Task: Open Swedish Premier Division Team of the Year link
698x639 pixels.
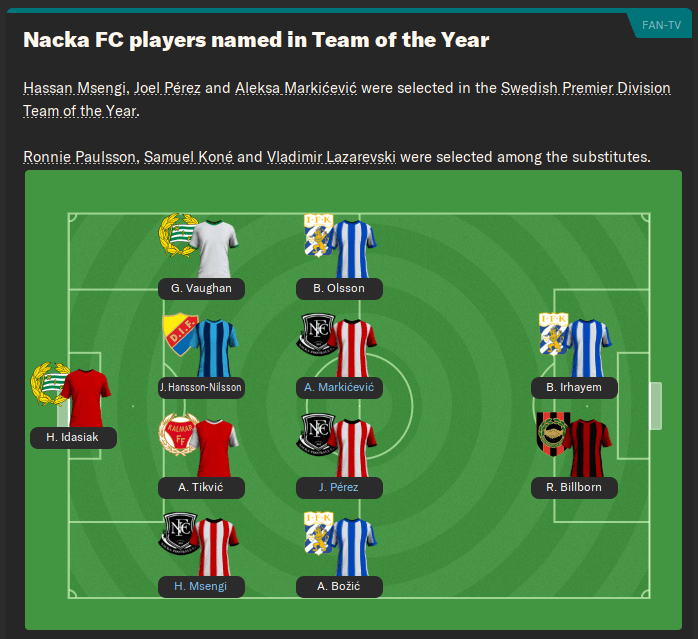Action: coord(585,88)
